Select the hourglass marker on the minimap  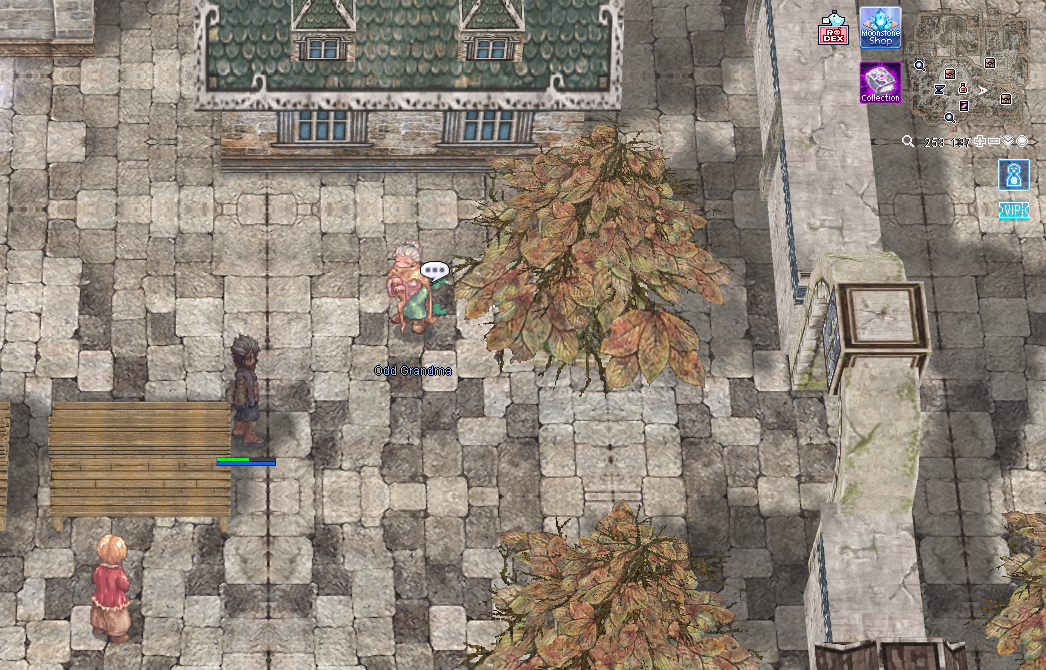point(939,89)
